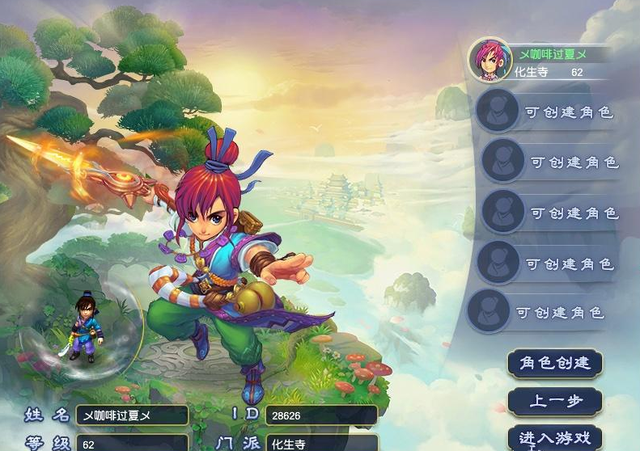Go back with the 上一步 button
Image resolution: width=640 pixels, height=451 pixels.
555,401
